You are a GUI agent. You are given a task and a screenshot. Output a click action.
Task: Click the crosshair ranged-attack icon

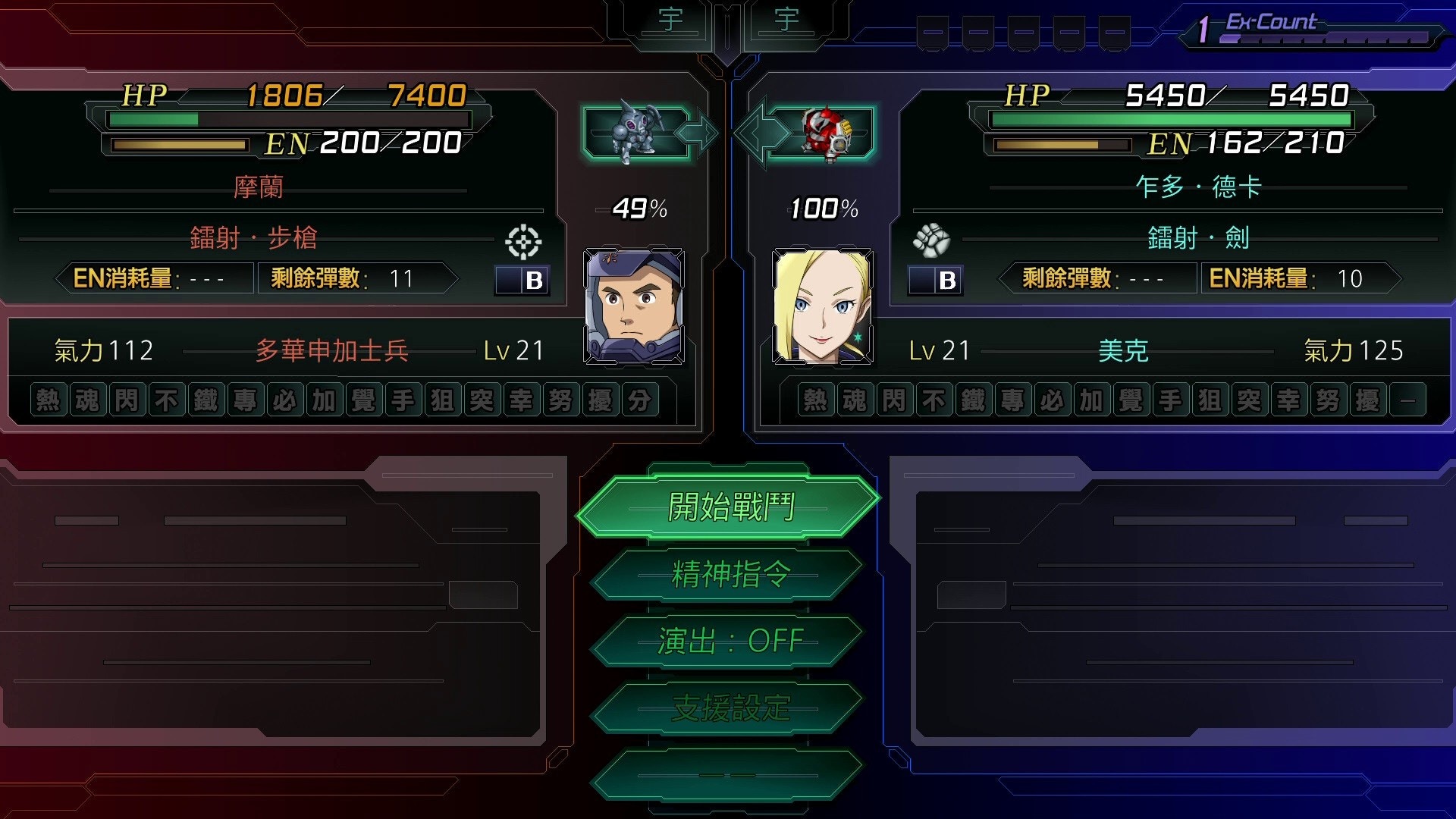tap(523, 242)
